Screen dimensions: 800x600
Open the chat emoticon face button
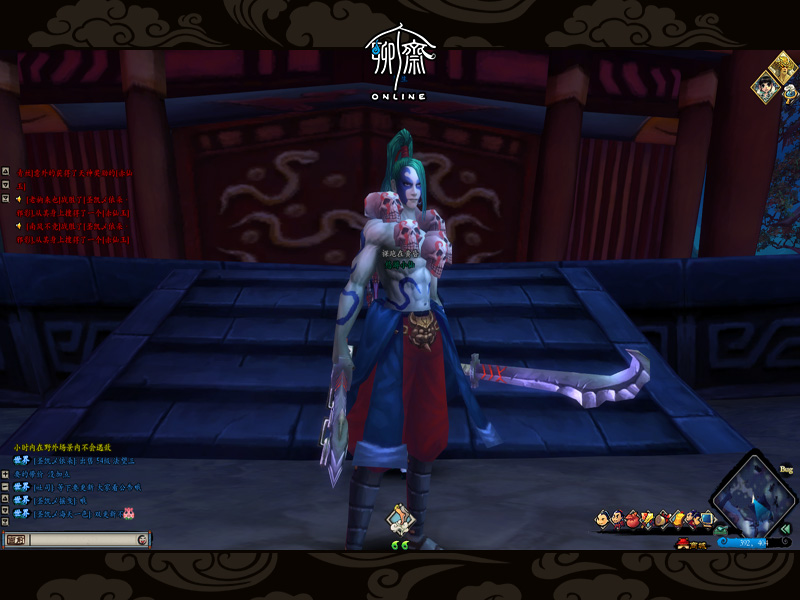click(x=142, y=540)
